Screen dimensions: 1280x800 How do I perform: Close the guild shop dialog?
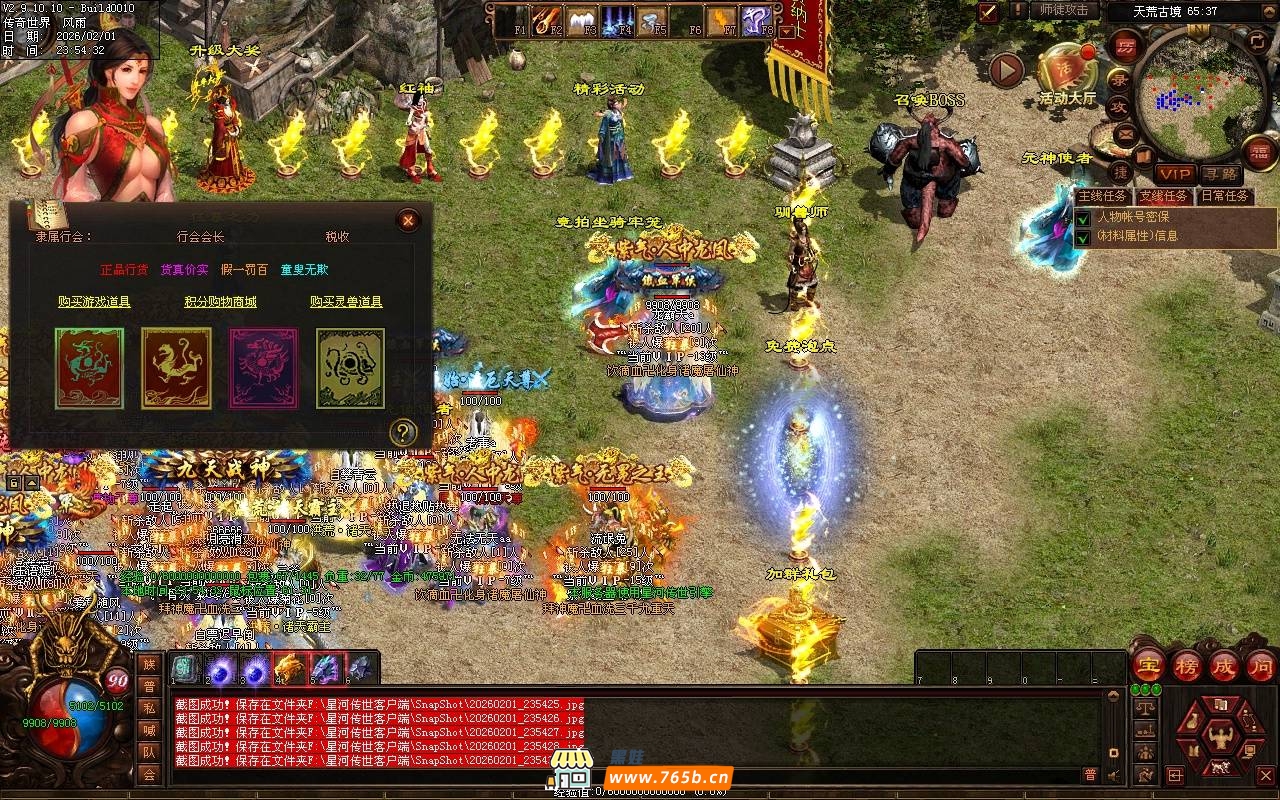click(x=408, y=220)
